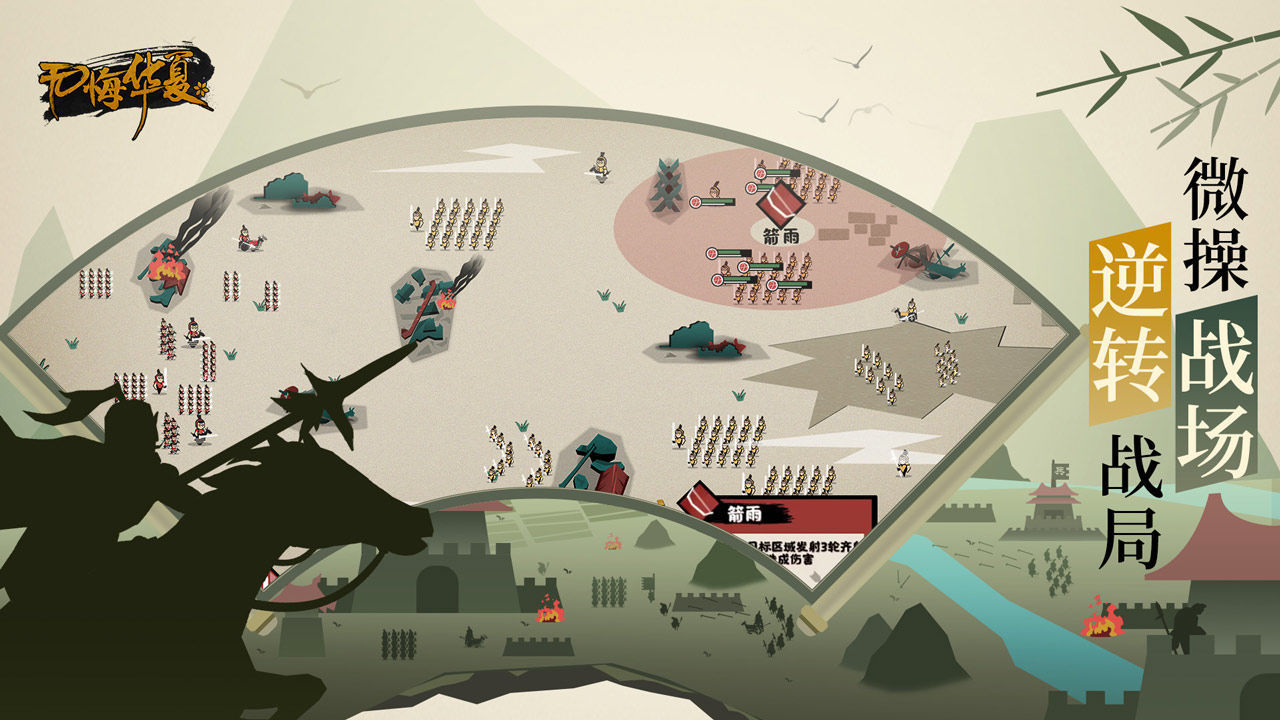Screen dimensions: 1280x720
Task: Click the red 箭雨 marker in the target circle
Action: point(781,207)
